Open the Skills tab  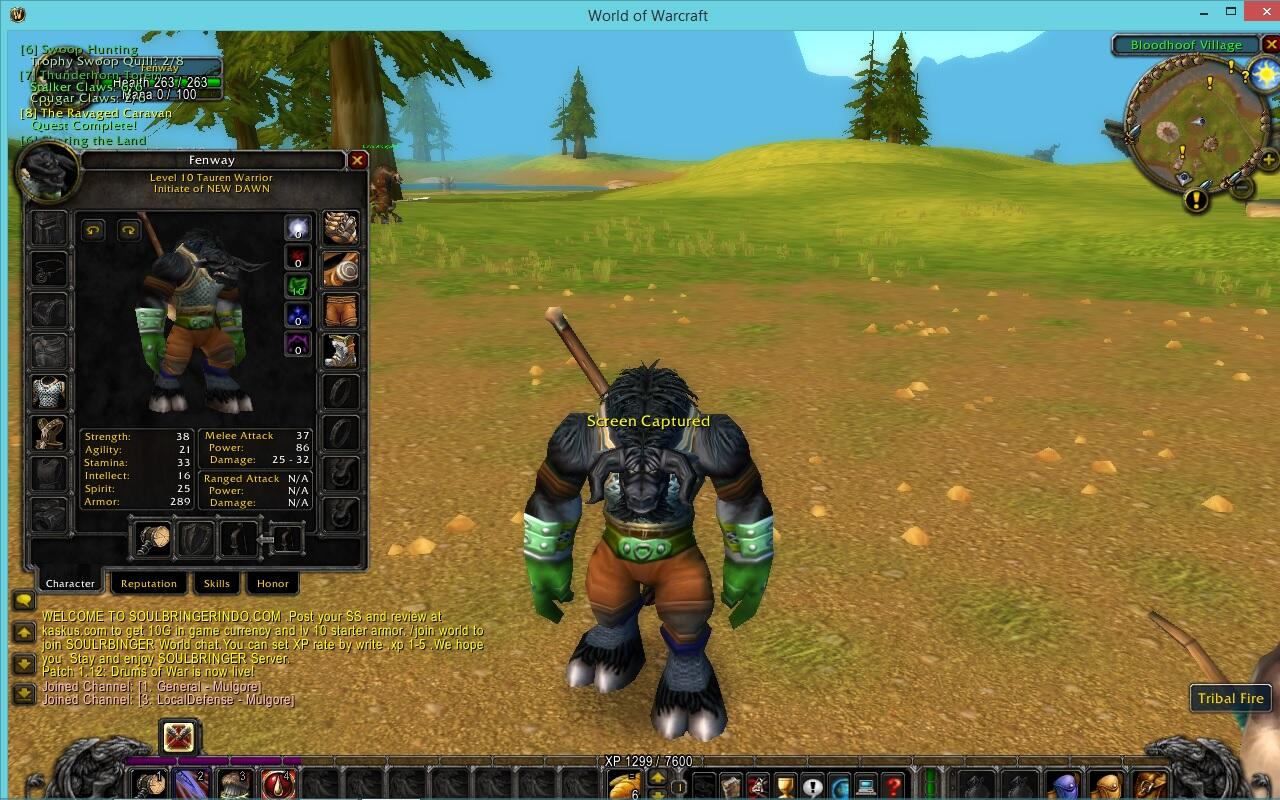(216, 583)
